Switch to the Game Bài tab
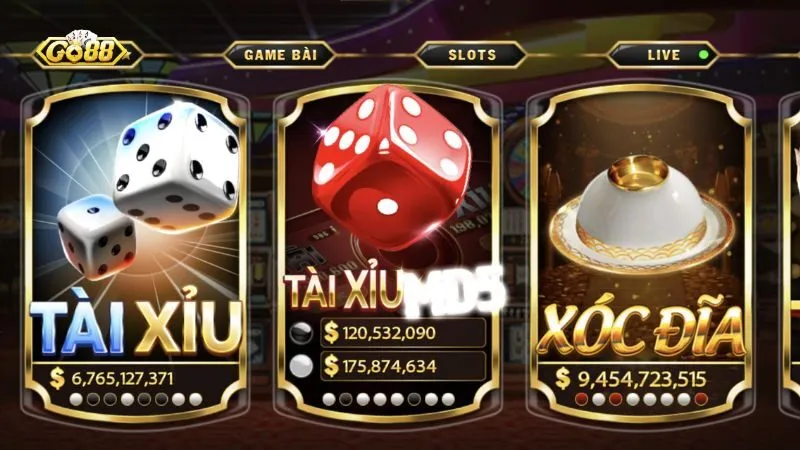800x450 pixels. point(280,55)
